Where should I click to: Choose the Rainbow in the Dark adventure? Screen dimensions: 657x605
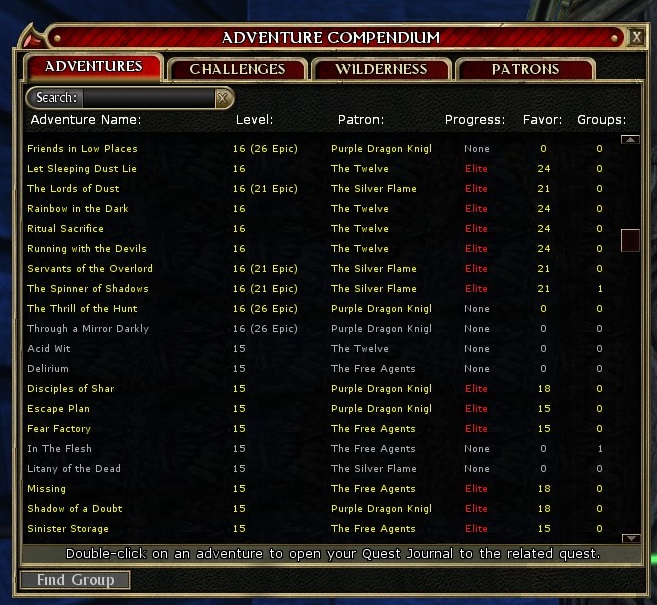[x=78, y=209]
